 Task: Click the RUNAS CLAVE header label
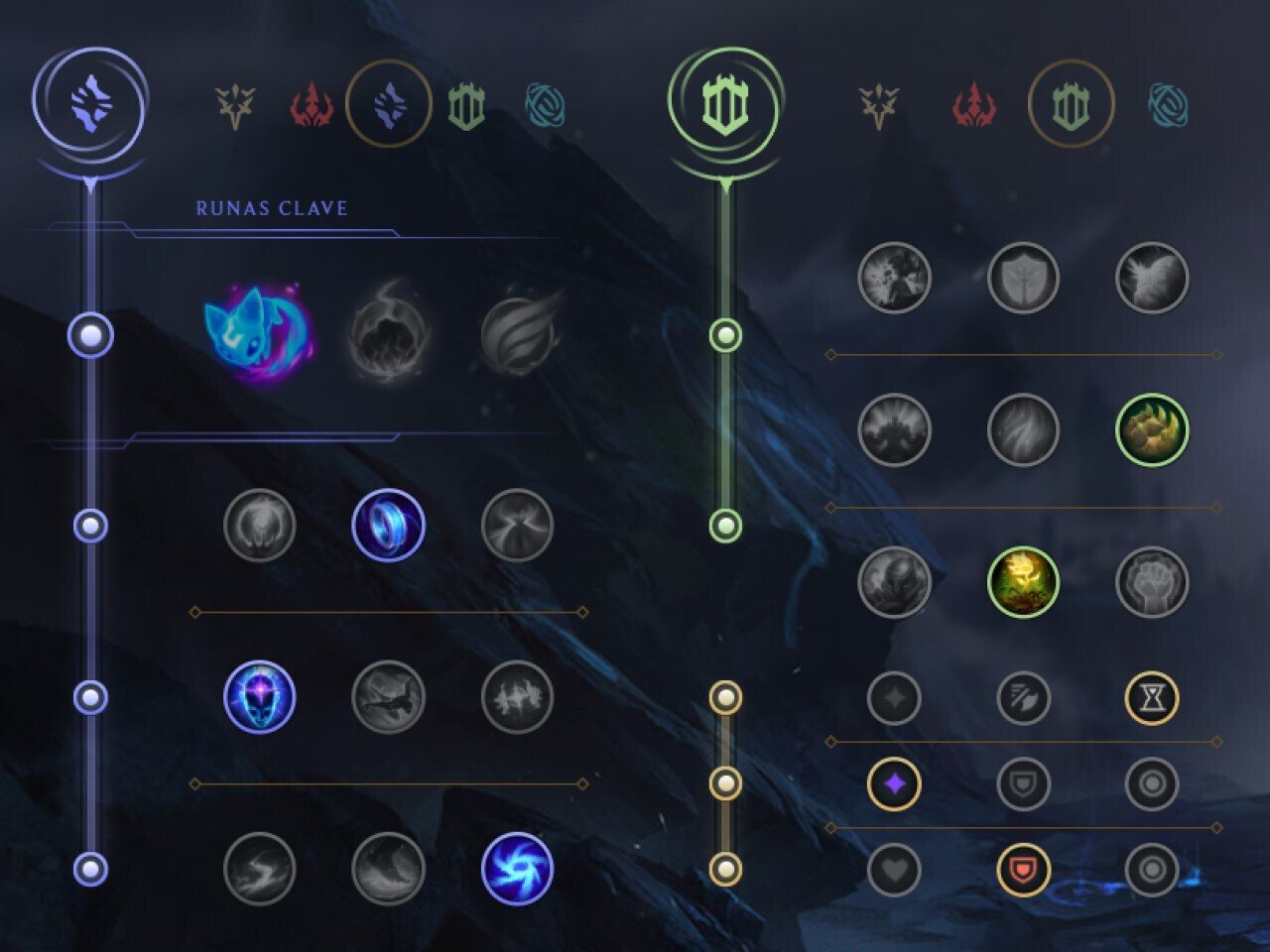click(271, 208)
